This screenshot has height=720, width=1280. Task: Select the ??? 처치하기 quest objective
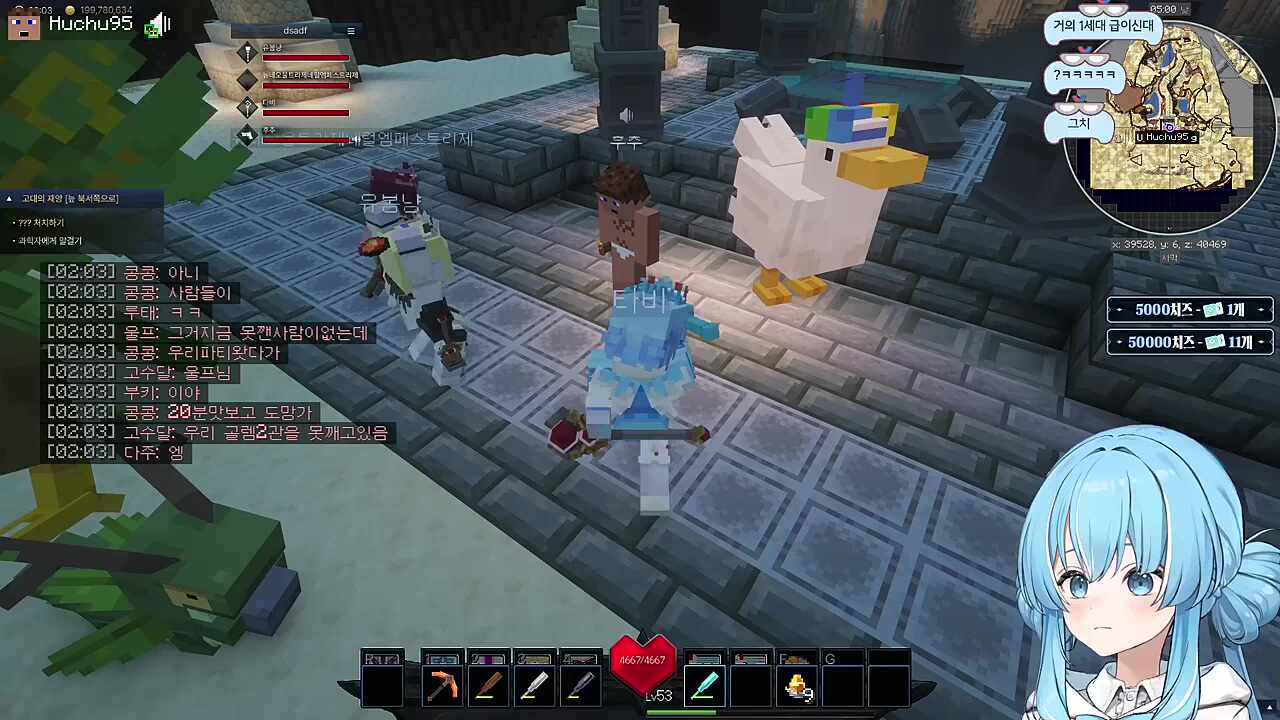40,223
